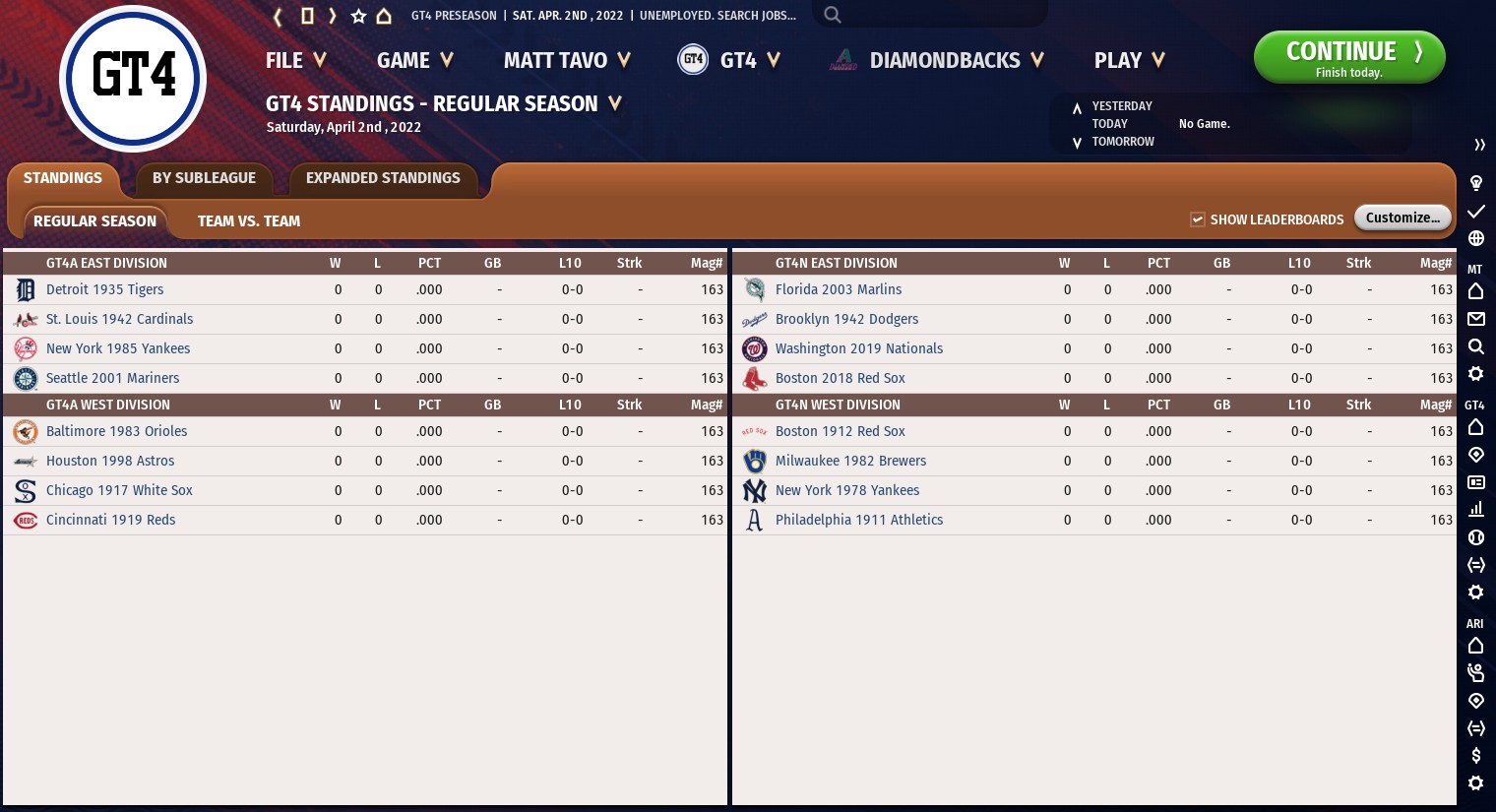Open the Philadelphia 1911 Athletics team page
The image size is (1496, 812).
[859, 520]
